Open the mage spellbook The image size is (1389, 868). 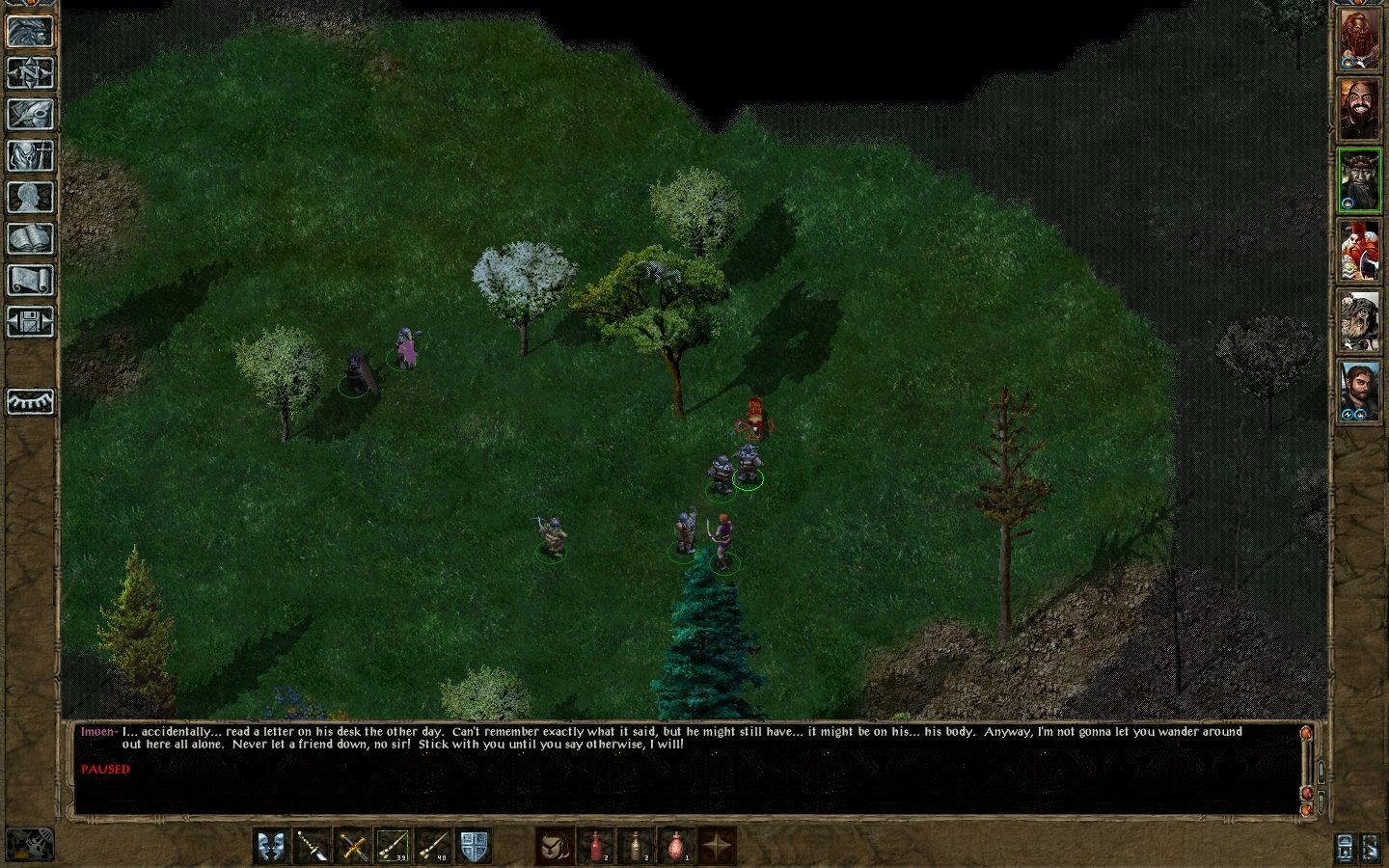(30, 238)
